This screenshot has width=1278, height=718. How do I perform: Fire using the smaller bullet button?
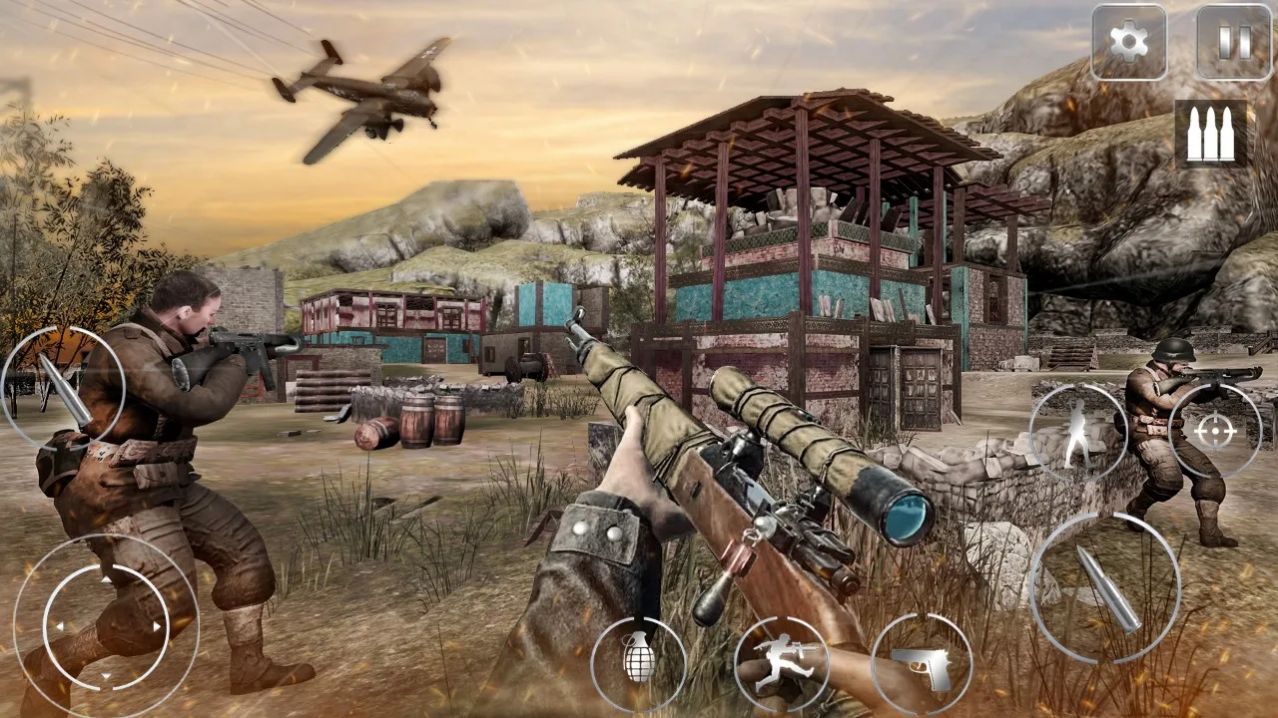coord(62,388)
